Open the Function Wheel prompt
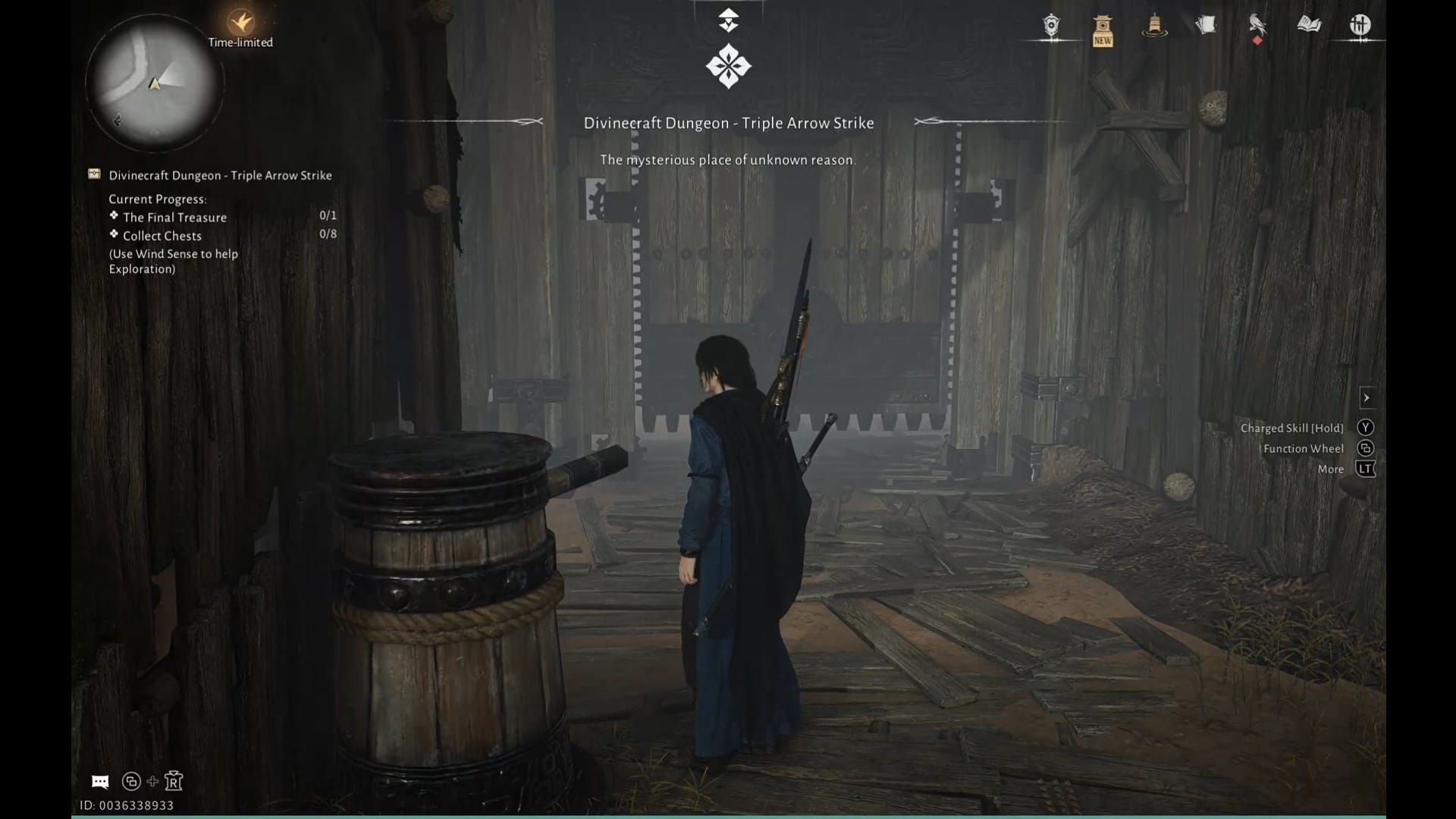Screen dimensions: 1456x819 (x=1365, y=448)
